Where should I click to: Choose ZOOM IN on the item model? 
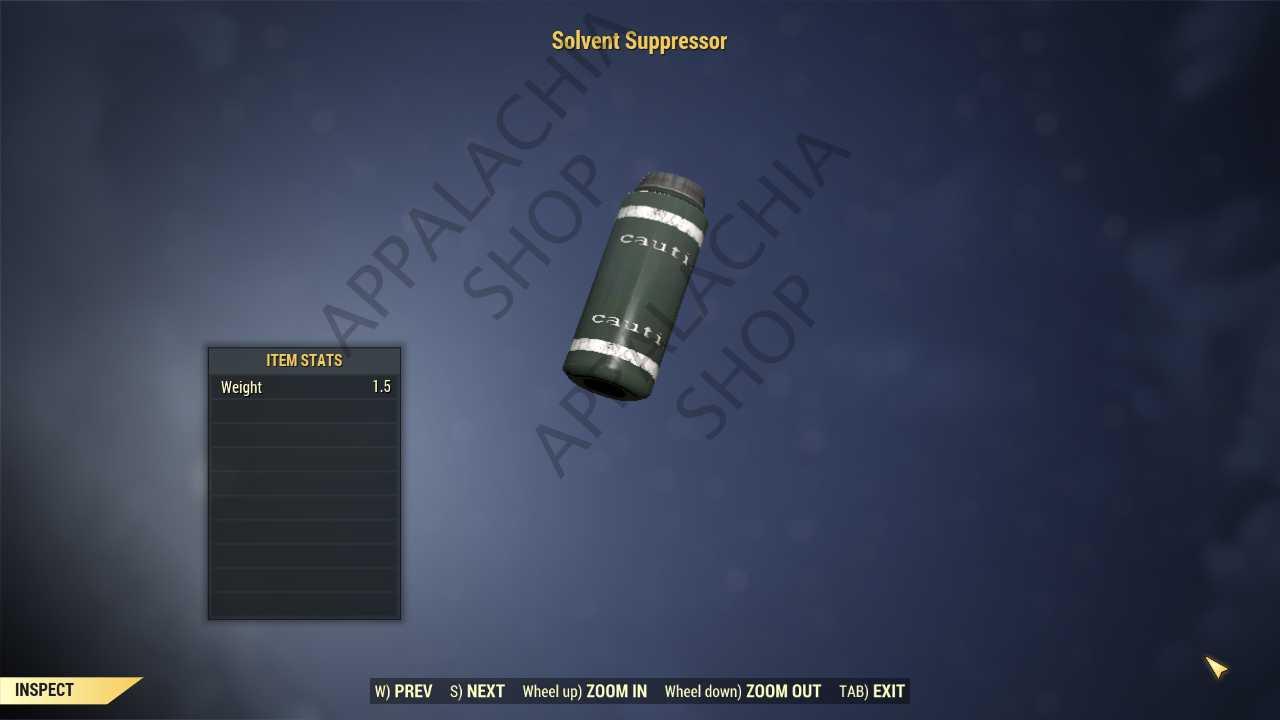pos(585,691)
